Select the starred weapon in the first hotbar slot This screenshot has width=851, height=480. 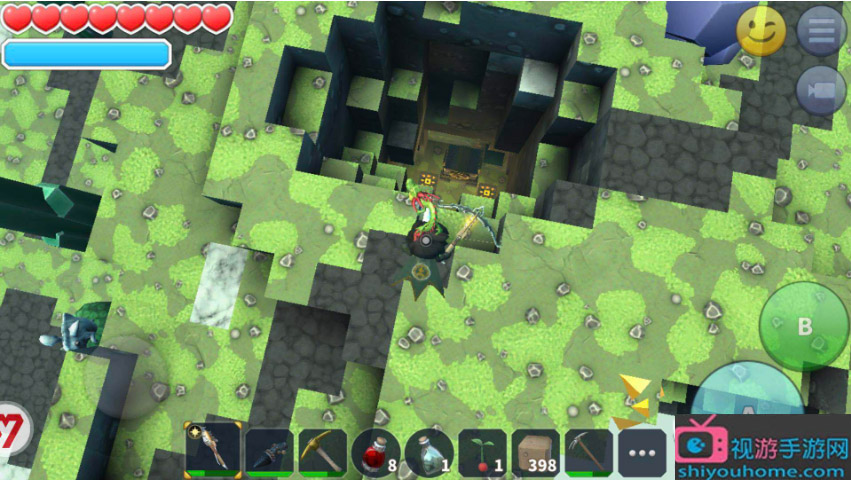[x=213, y=450]
